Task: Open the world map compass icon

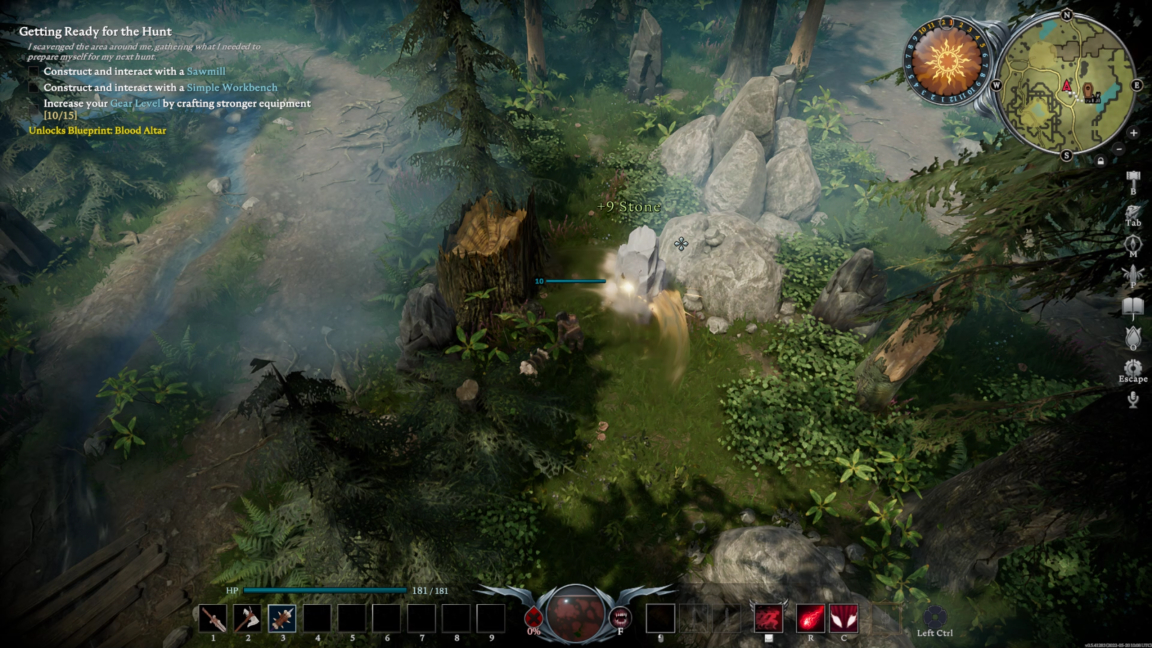Action: 1133,245
